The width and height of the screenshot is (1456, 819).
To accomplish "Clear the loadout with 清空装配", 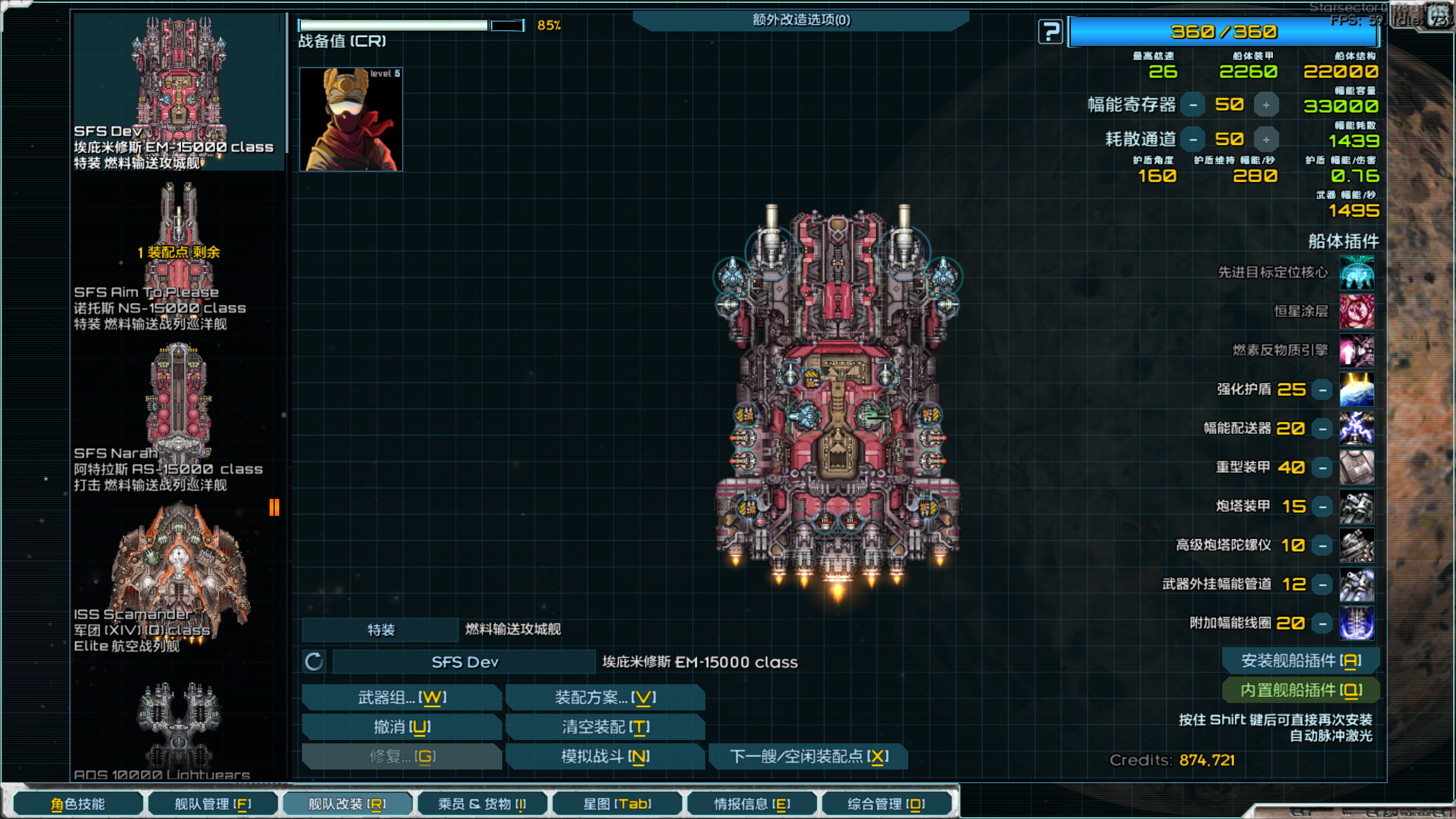I will [x=605, y=727].
